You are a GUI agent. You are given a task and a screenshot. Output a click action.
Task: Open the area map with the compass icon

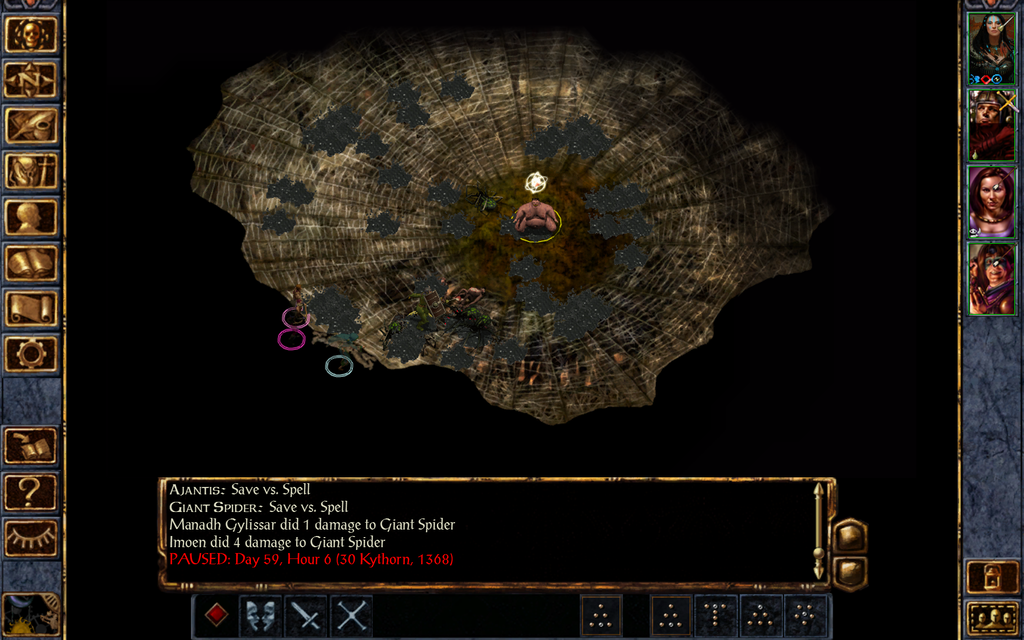pyautogui.click(x=31, y=79)
